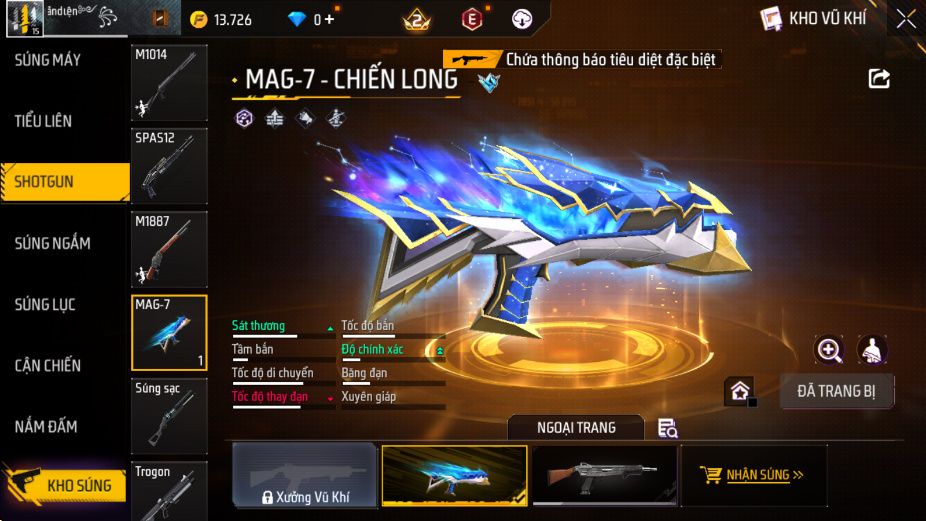
Task: Open the NHẬN SÚNG link
Action: click(x=753, y=475)
